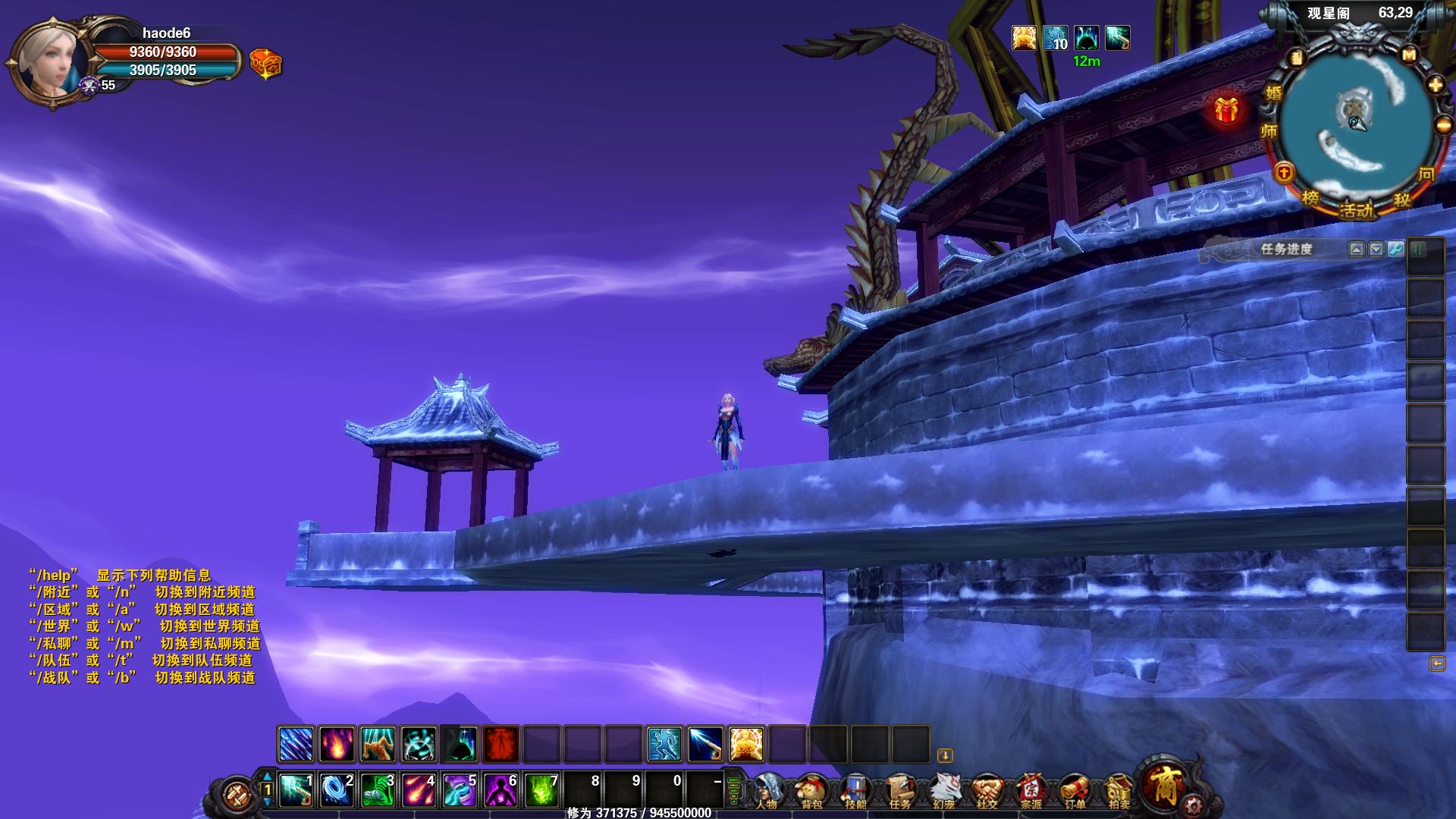Image resolution: width=1456 pixels, height=819 pixels.
Task: Open the 背包 bag inventory
Action: coord(811,791)
